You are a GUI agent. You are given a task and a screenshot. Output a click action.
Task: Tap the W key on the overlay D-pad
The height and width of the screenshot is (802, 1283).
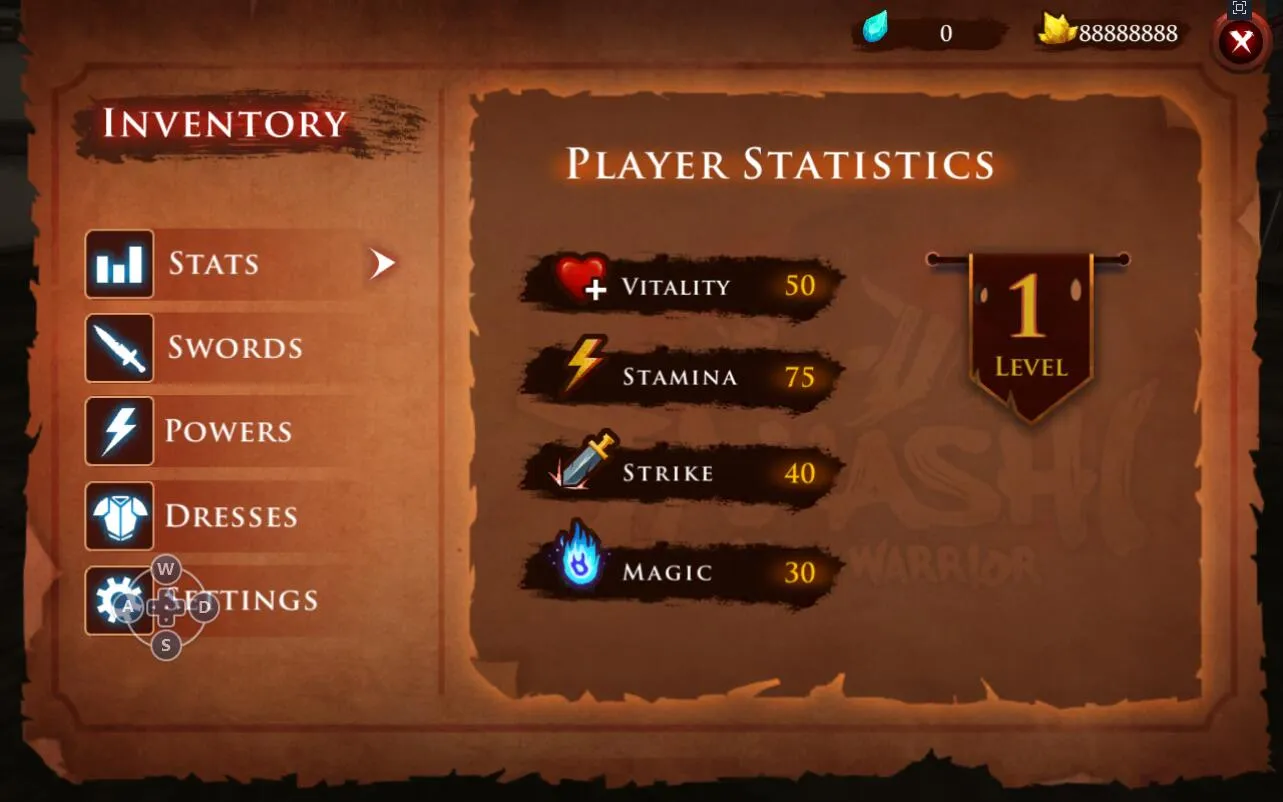click(166, 570)
